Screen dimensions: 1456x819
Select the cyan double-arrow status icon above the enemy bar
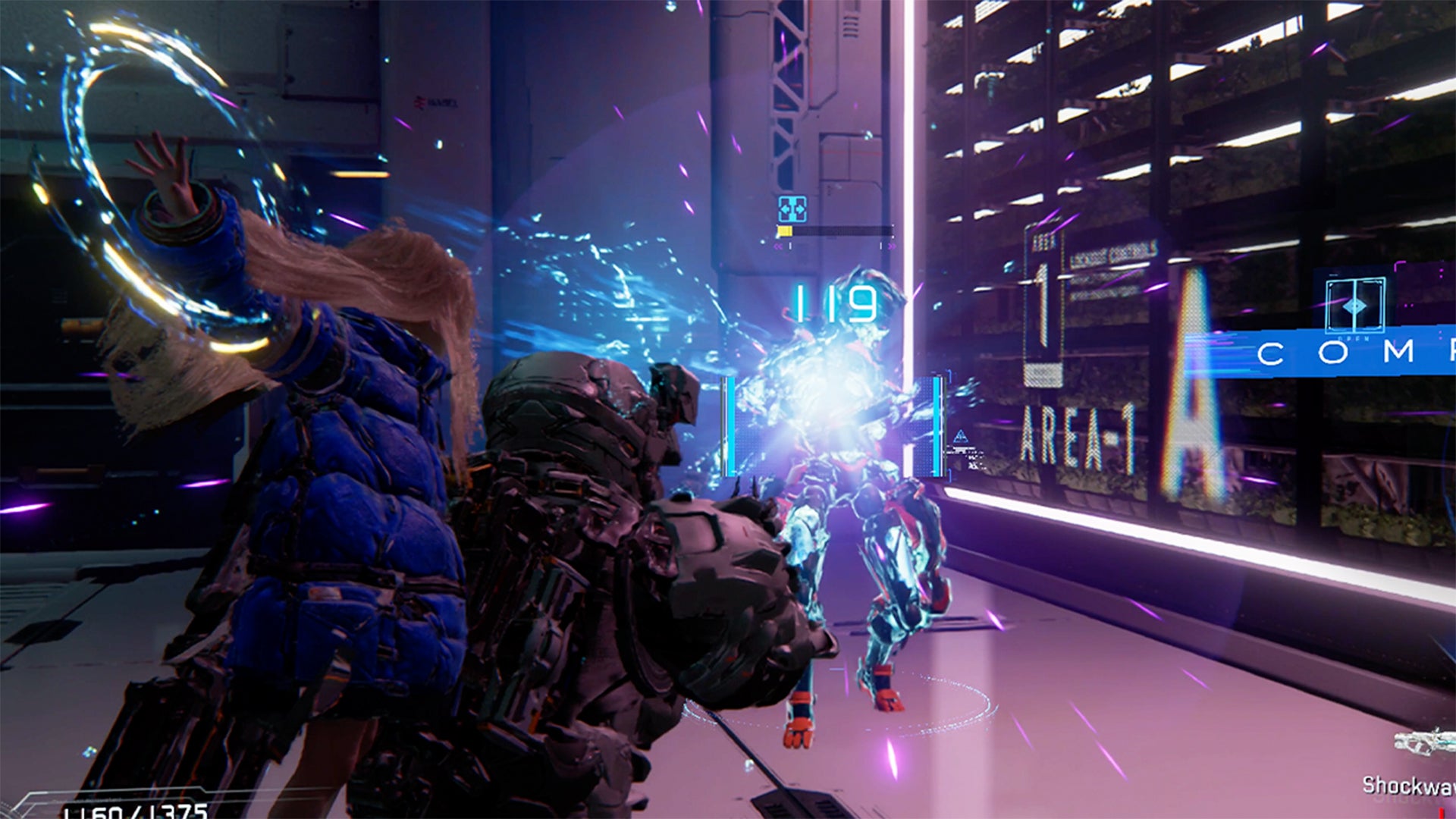point(792,209)
